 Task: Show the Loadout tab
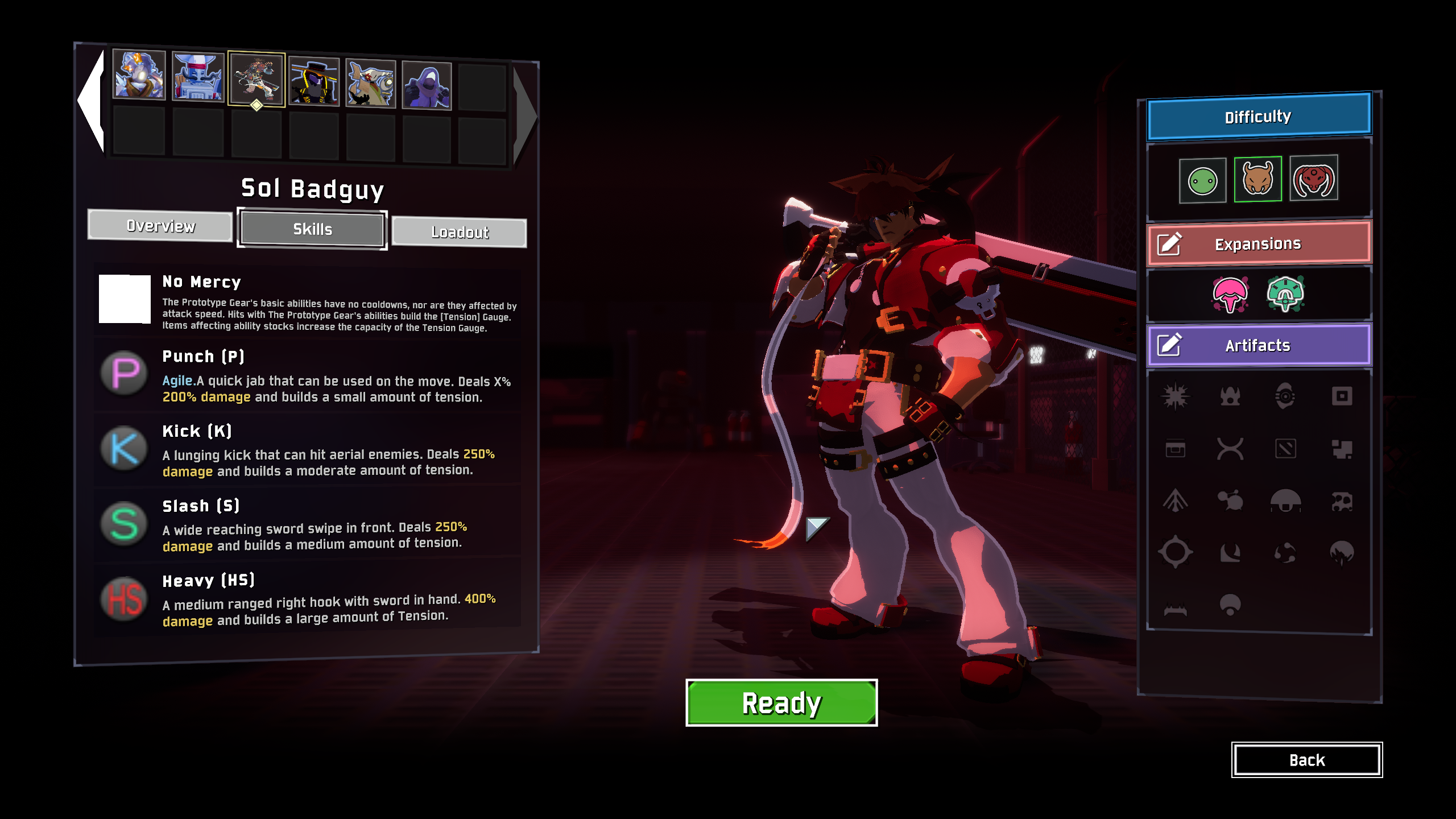point(459,232)
